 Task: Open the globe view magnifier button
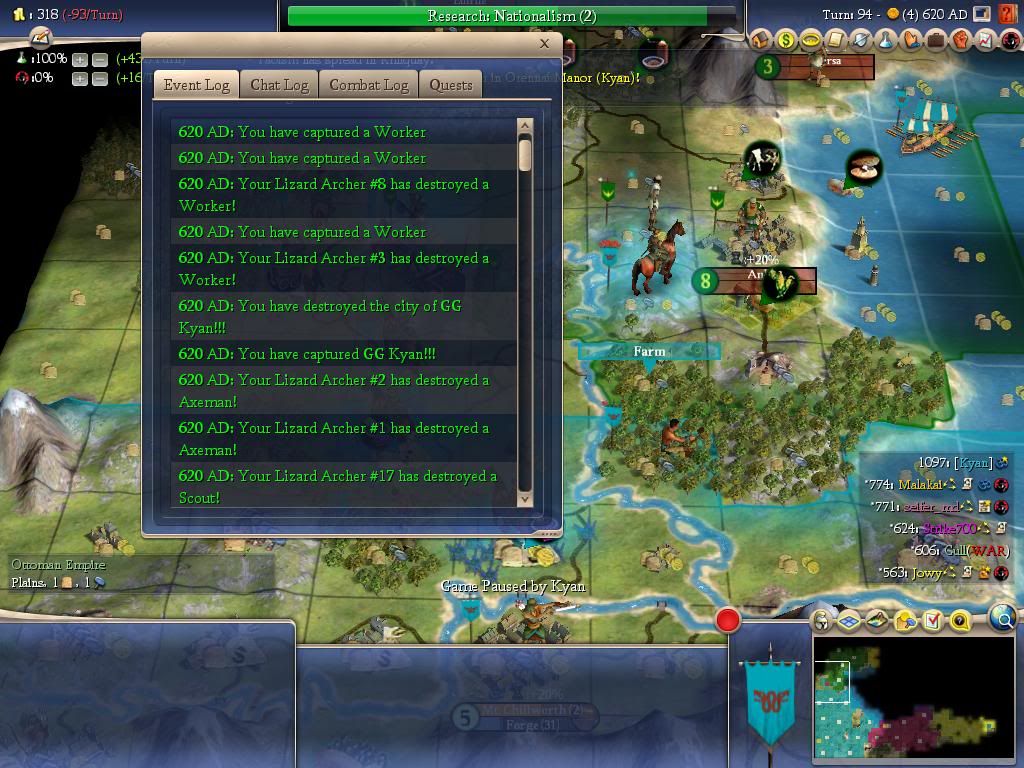coord(1003,619)
